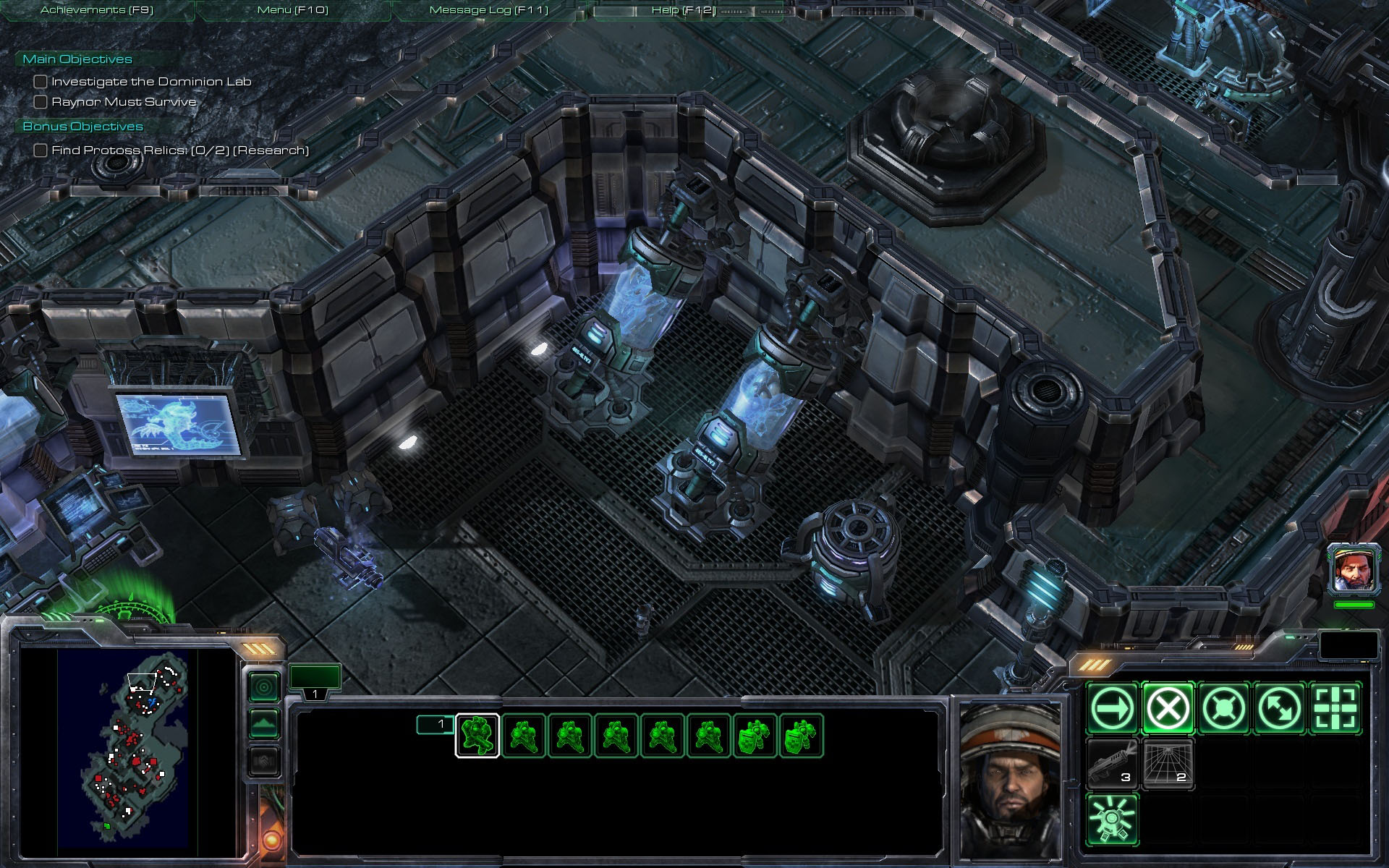Open the Message Log
The image size is (1389, 868).
point(488,10)
